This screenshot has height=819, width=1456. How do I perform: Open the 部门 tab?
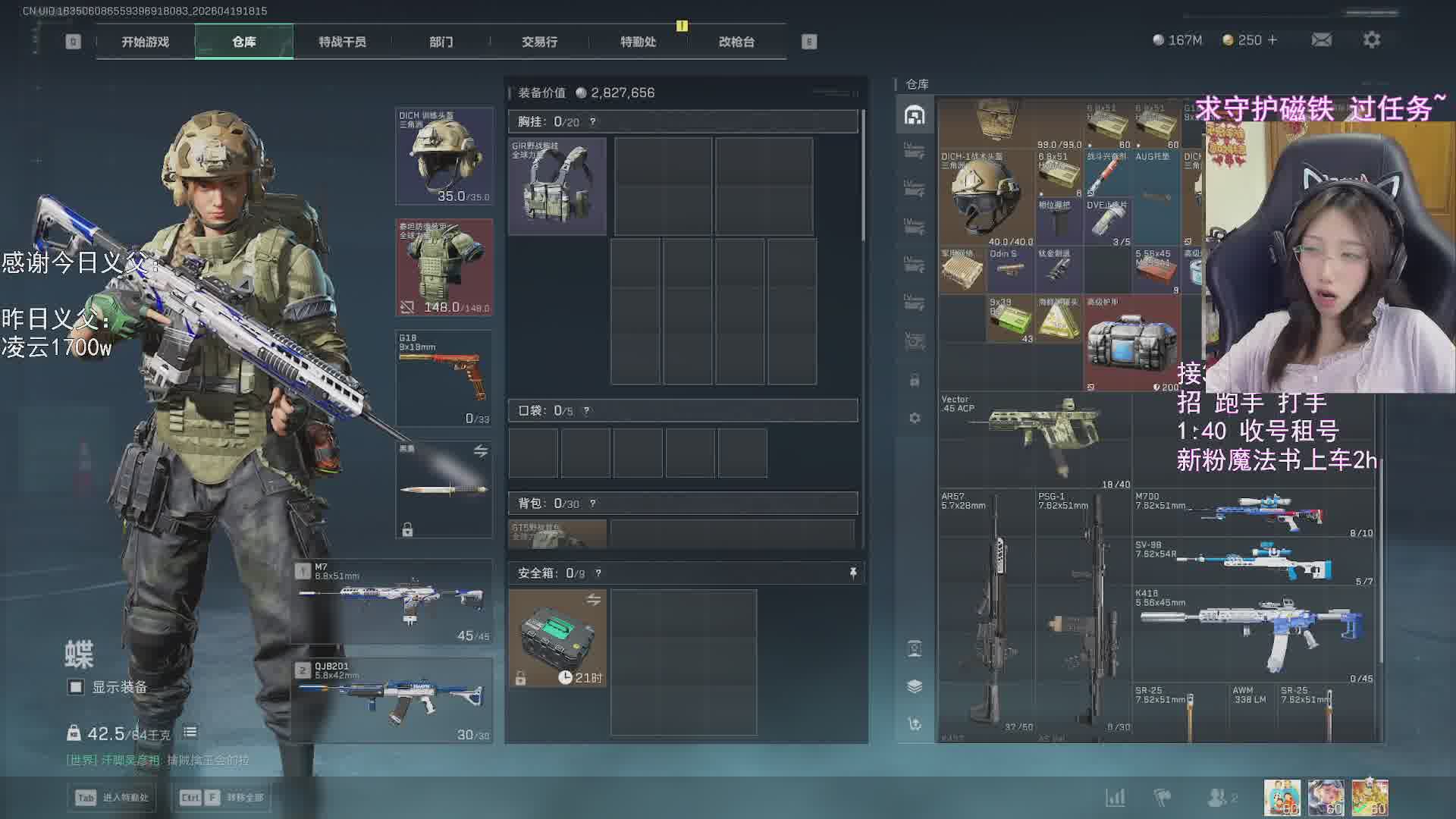tap(441, 42)
